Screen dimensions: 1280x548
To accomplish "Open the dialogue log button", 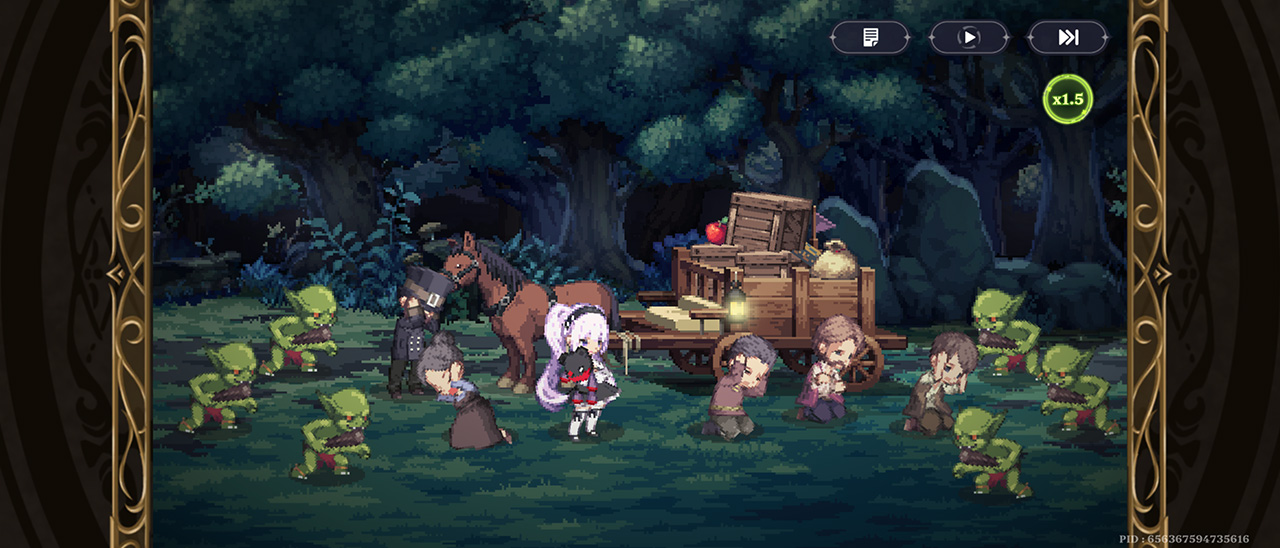I will pos(870,38).
